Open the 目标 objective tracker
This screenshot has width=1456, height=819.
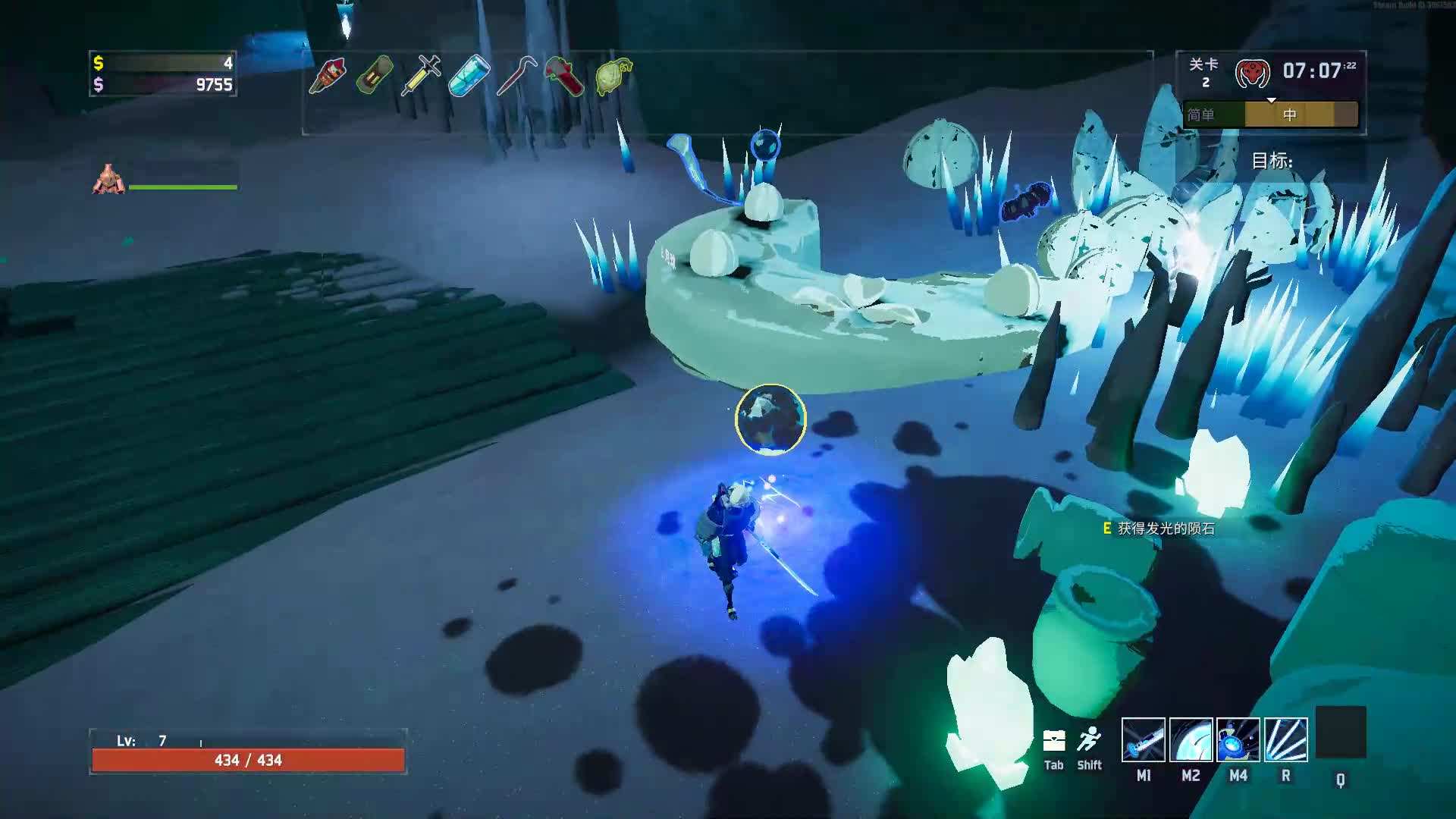point(1272,161)
